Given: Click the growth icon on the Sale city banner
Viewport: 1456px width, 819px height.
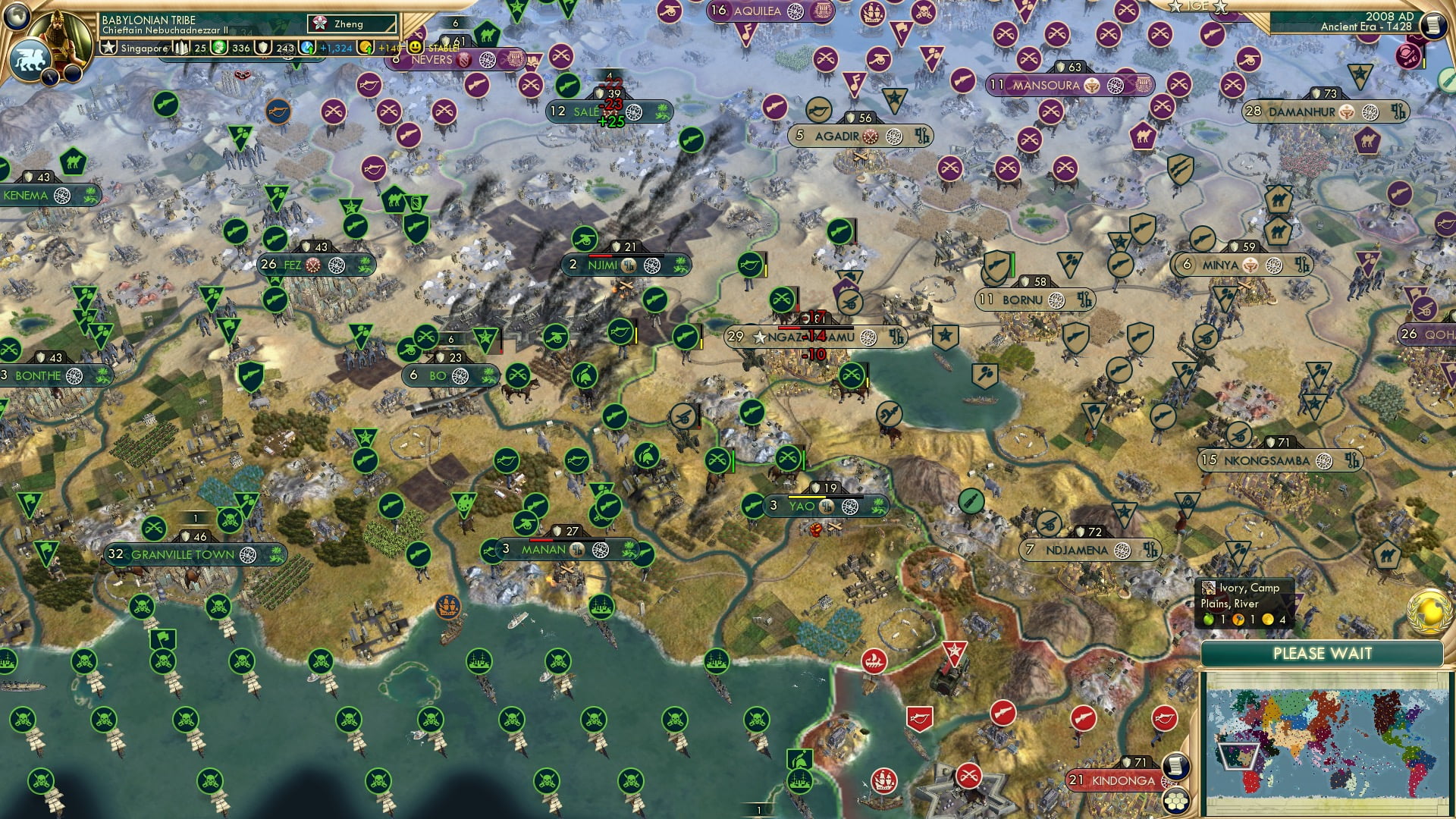Looking at the screenshot, I should 662,111.
